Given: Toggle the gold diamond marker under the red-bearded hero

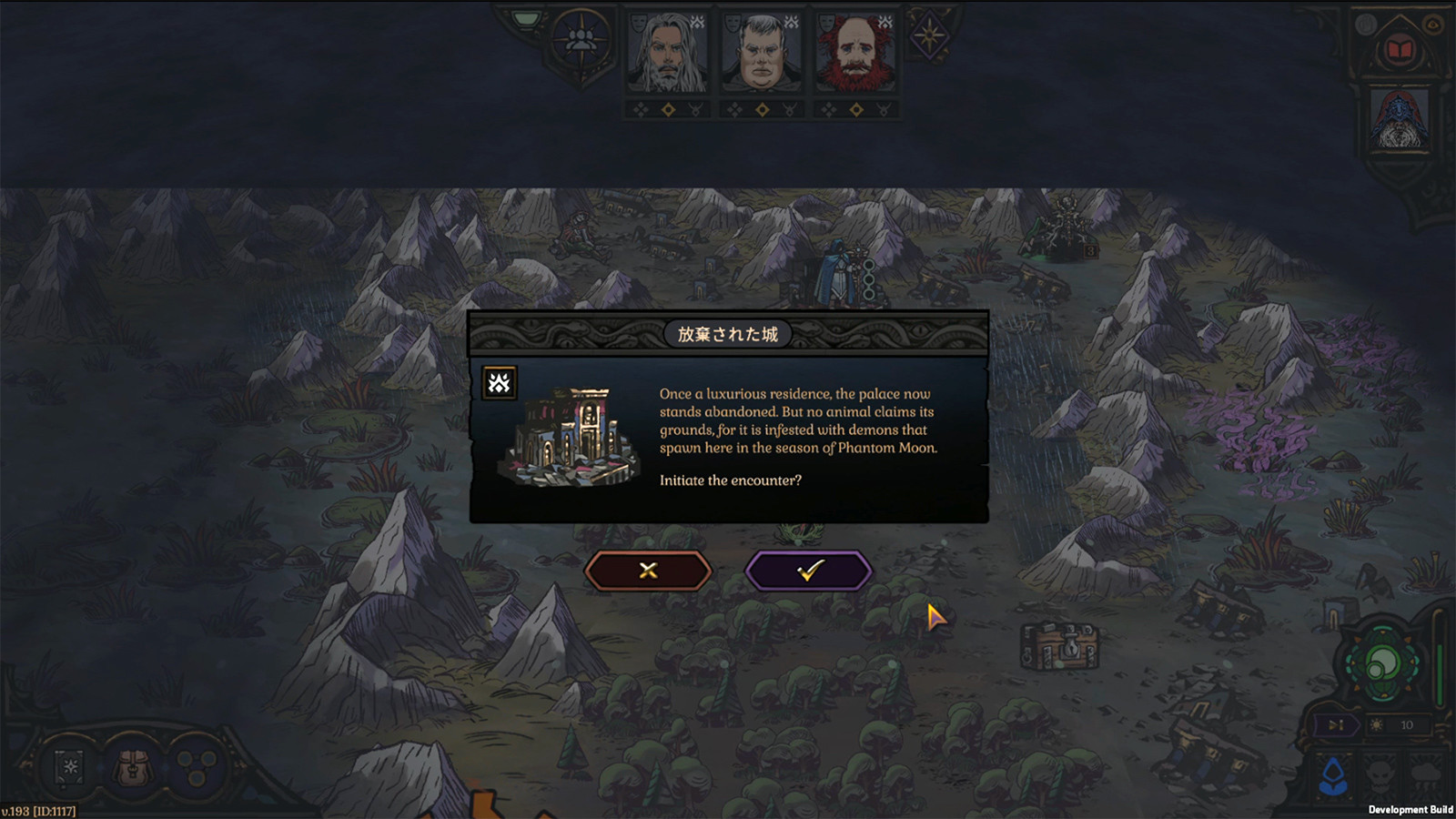Looking at the screenshot, I should (856, 109).
